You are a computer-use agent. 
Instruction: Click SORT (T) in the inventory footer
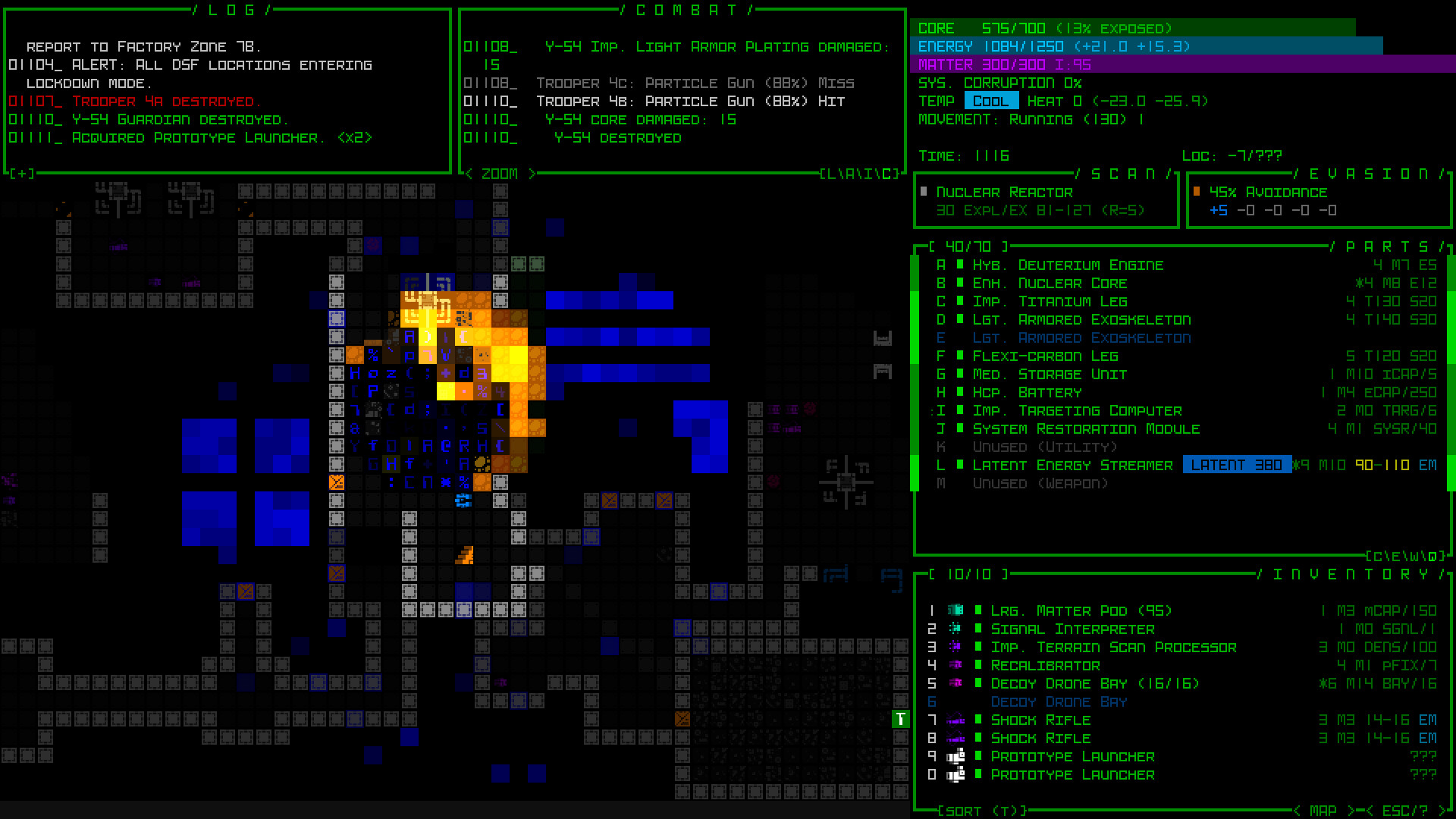click(x=980, y=810)
